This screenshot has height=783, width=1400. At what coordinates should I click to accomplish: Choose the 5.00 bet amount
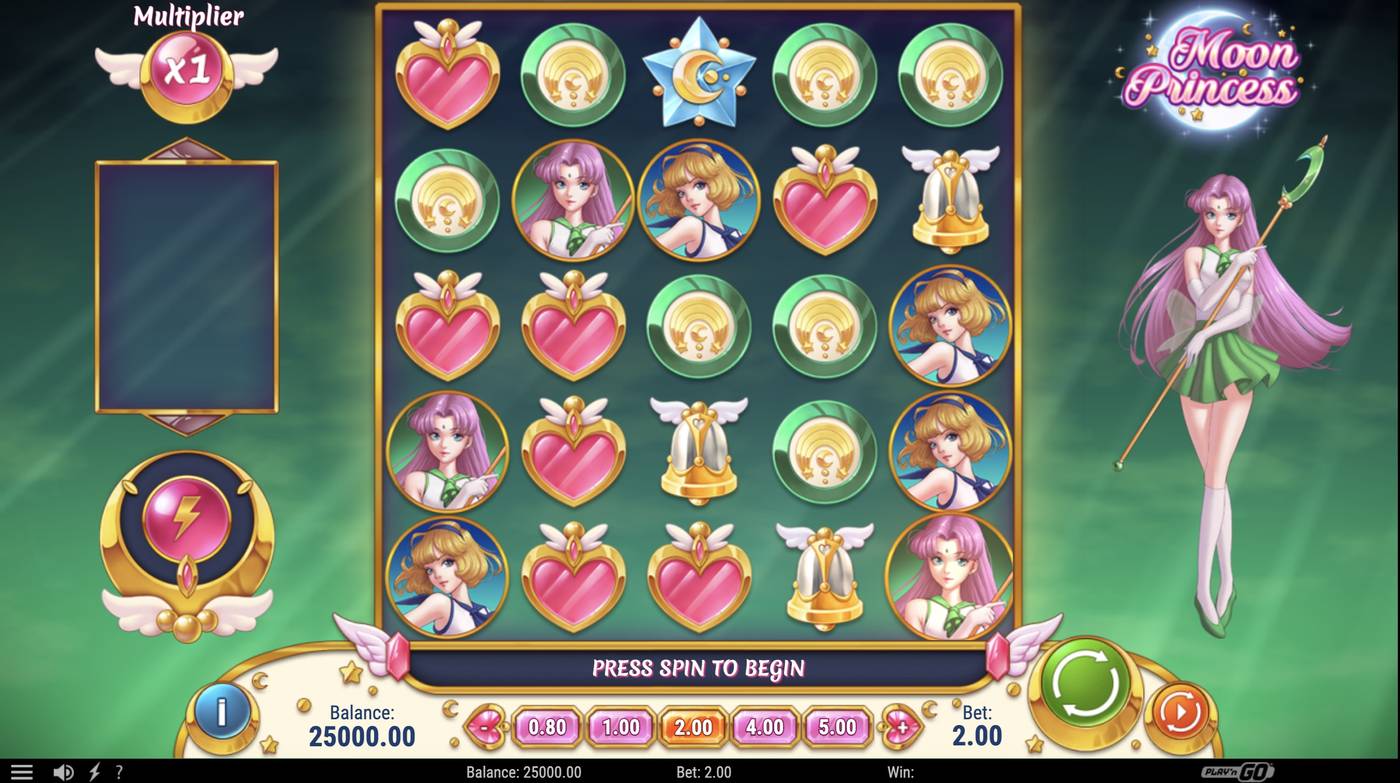pyautogui.click(x=839, y=727)
